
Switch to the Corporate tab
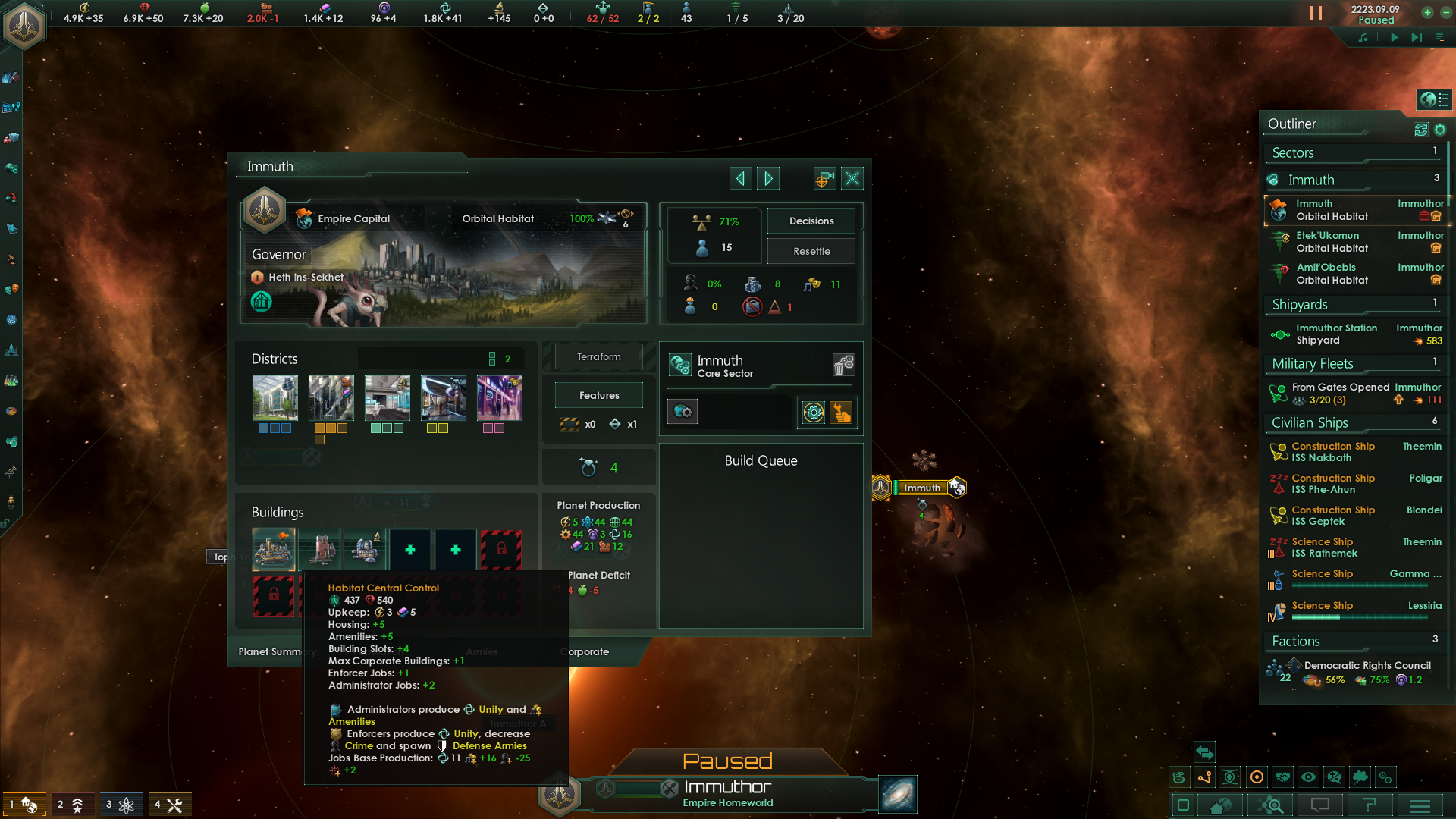point(588,651)
